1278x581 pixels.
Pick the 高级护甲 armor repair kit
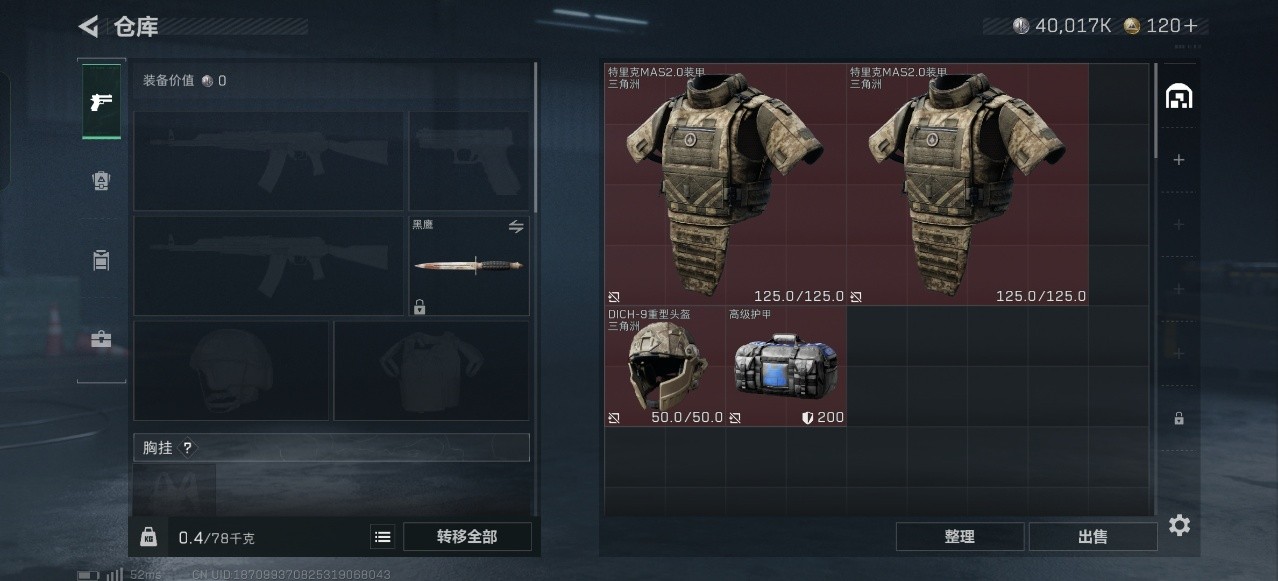click(x=786, y=366)
